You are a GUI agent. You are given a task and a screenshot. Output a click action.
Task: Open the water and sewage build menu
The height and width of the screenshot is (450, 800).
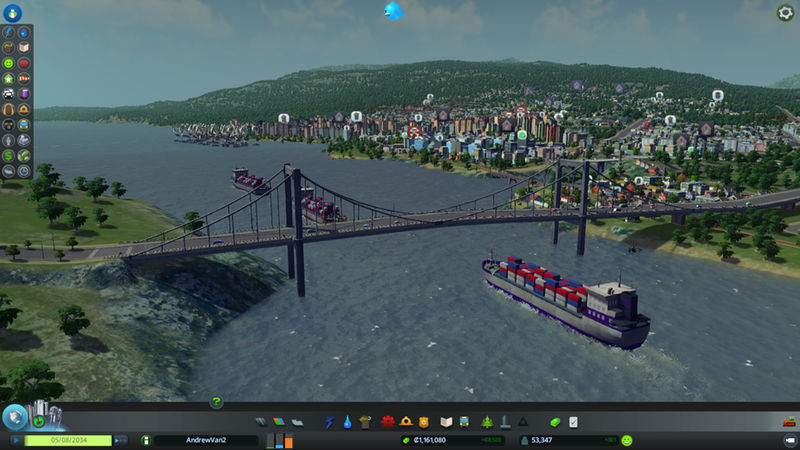click(346, 422)
